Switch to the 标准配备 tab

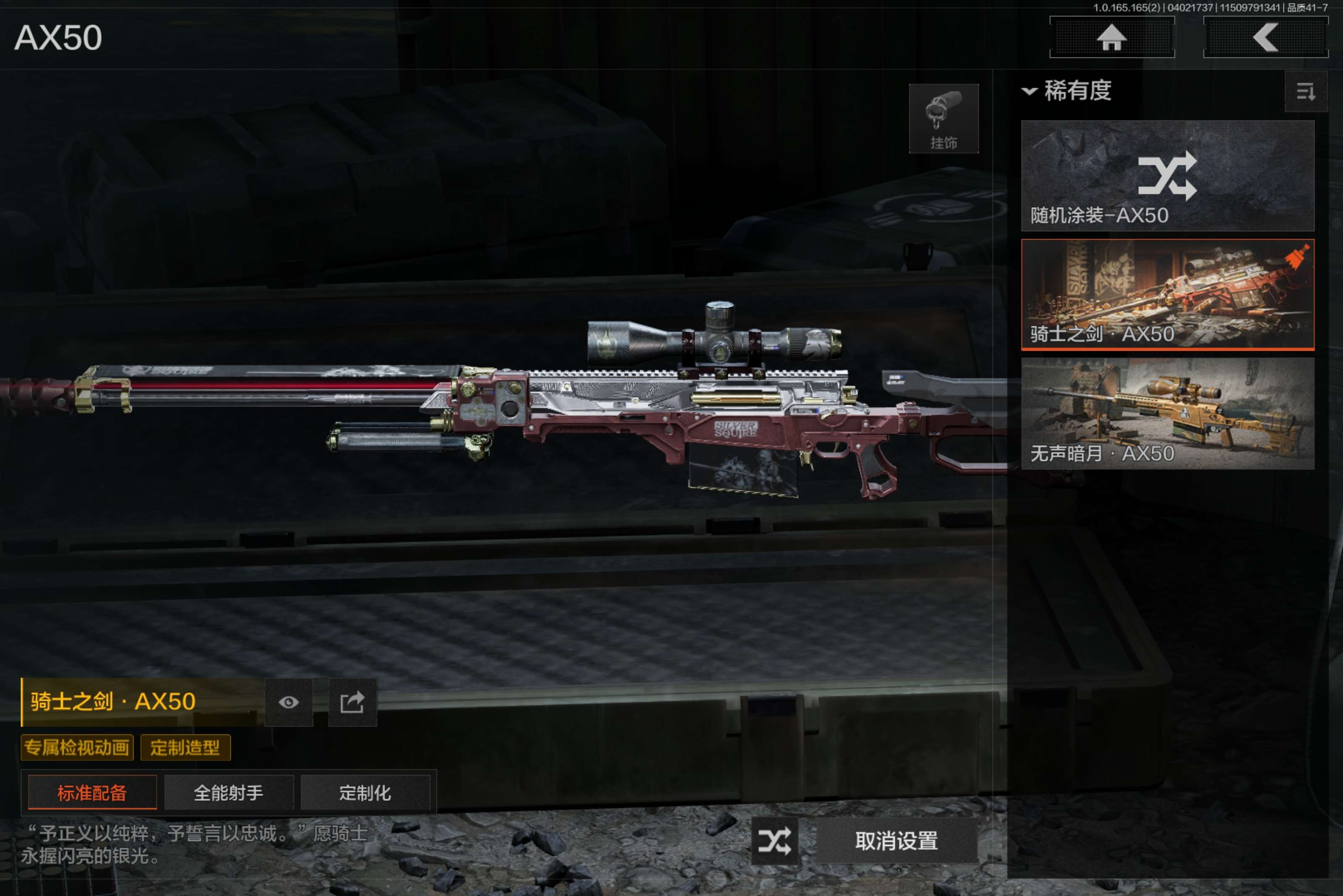92,792
